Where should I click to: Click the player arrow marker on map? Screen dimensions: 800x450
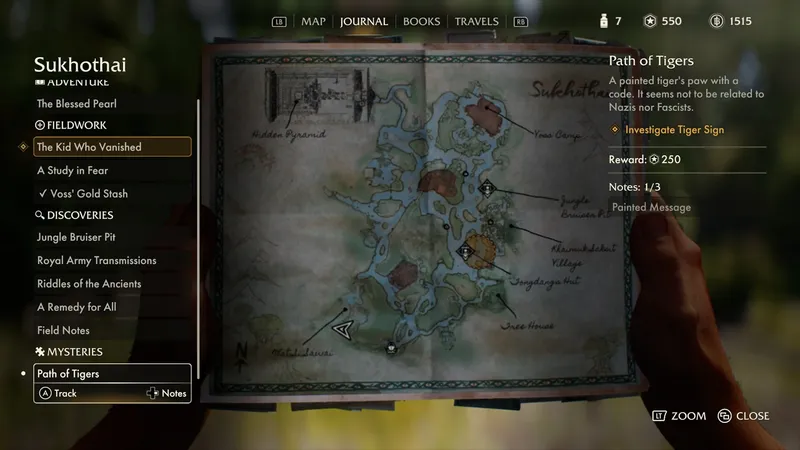(x=344, y=327)
